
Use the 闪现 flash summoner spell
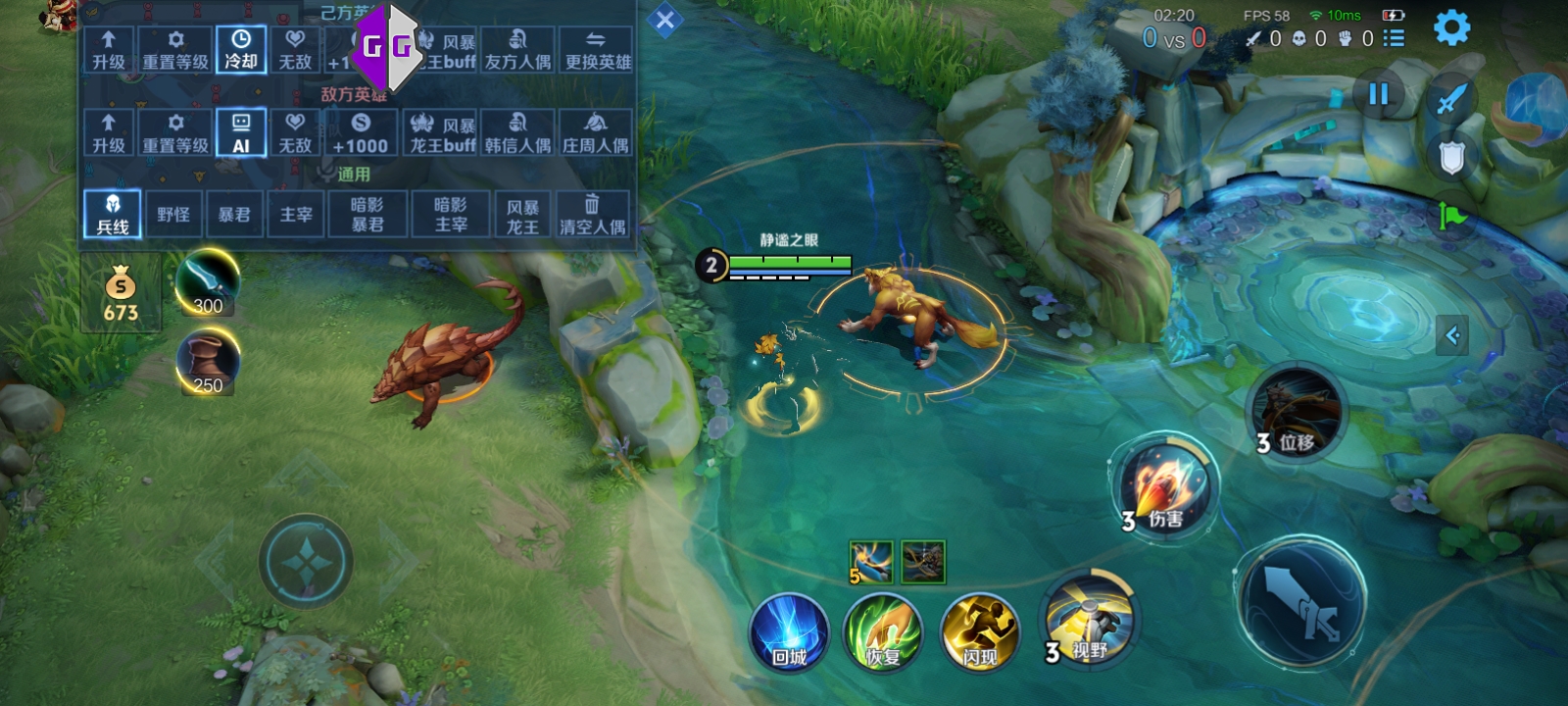pos(979,632)
